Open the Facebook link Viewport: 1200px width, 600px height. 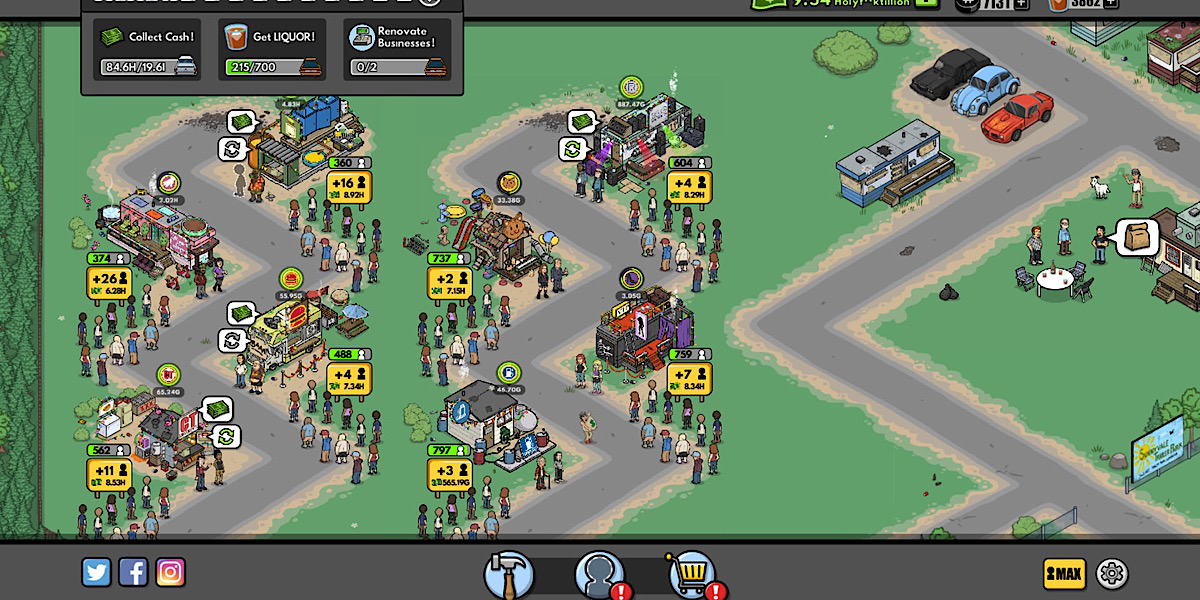click(133, 572)
